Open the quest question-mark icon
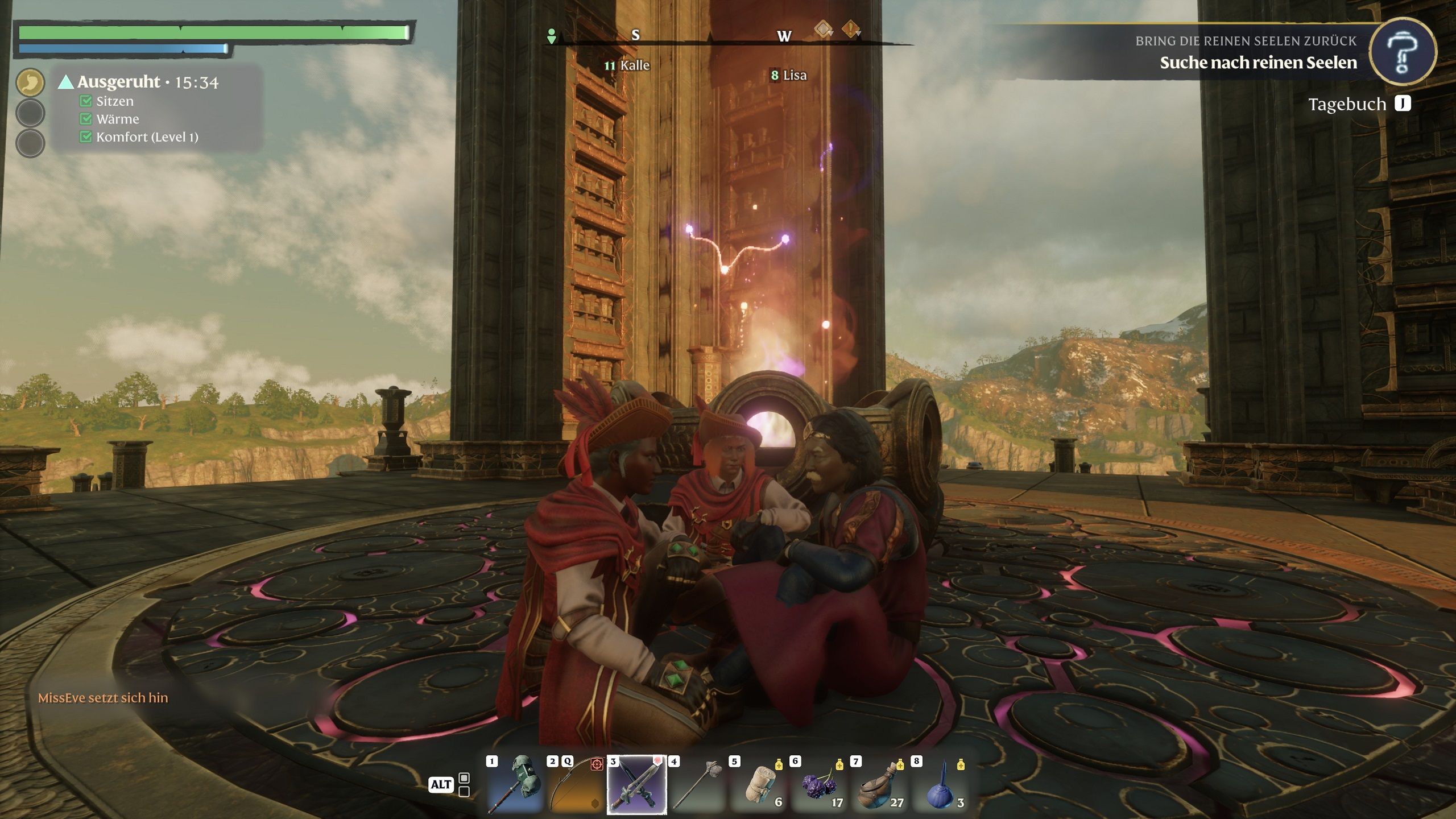 coord(1402,52)
